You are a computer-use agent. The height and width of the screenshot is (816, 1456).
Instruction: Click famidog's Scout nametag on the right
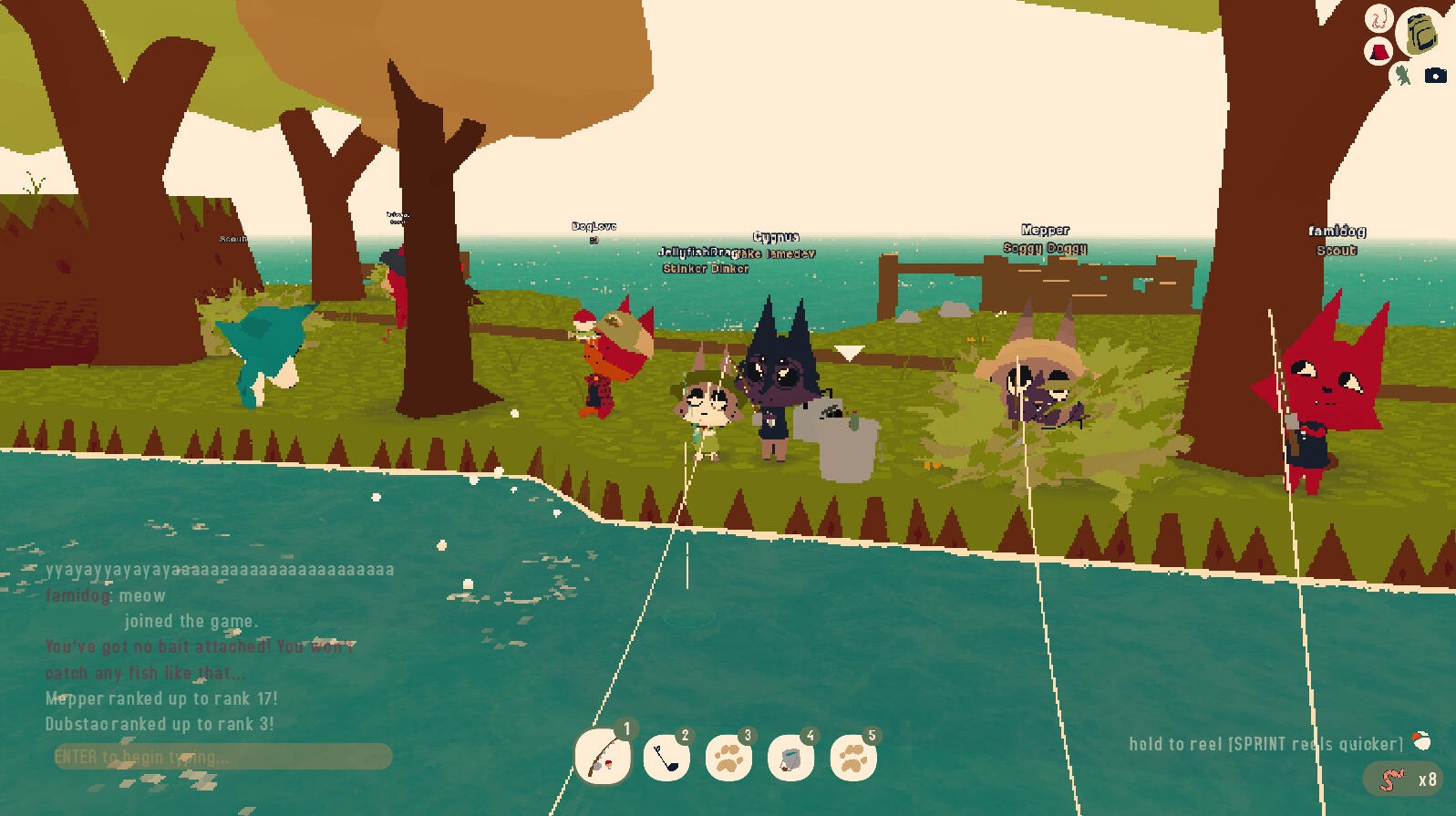(1336, 250)
